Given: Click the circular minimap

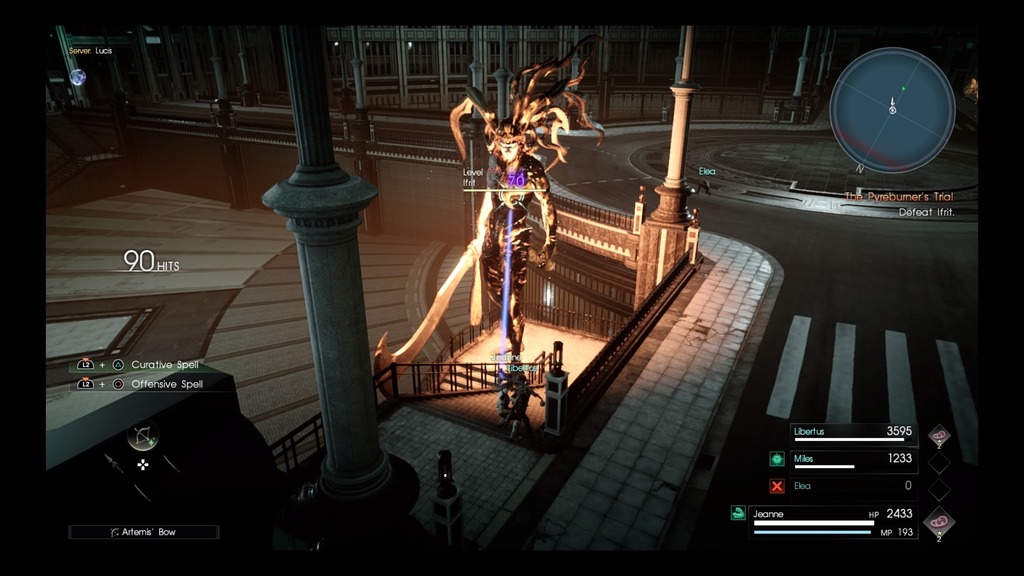Looking at the screenshot, I should tap(892, 110).
